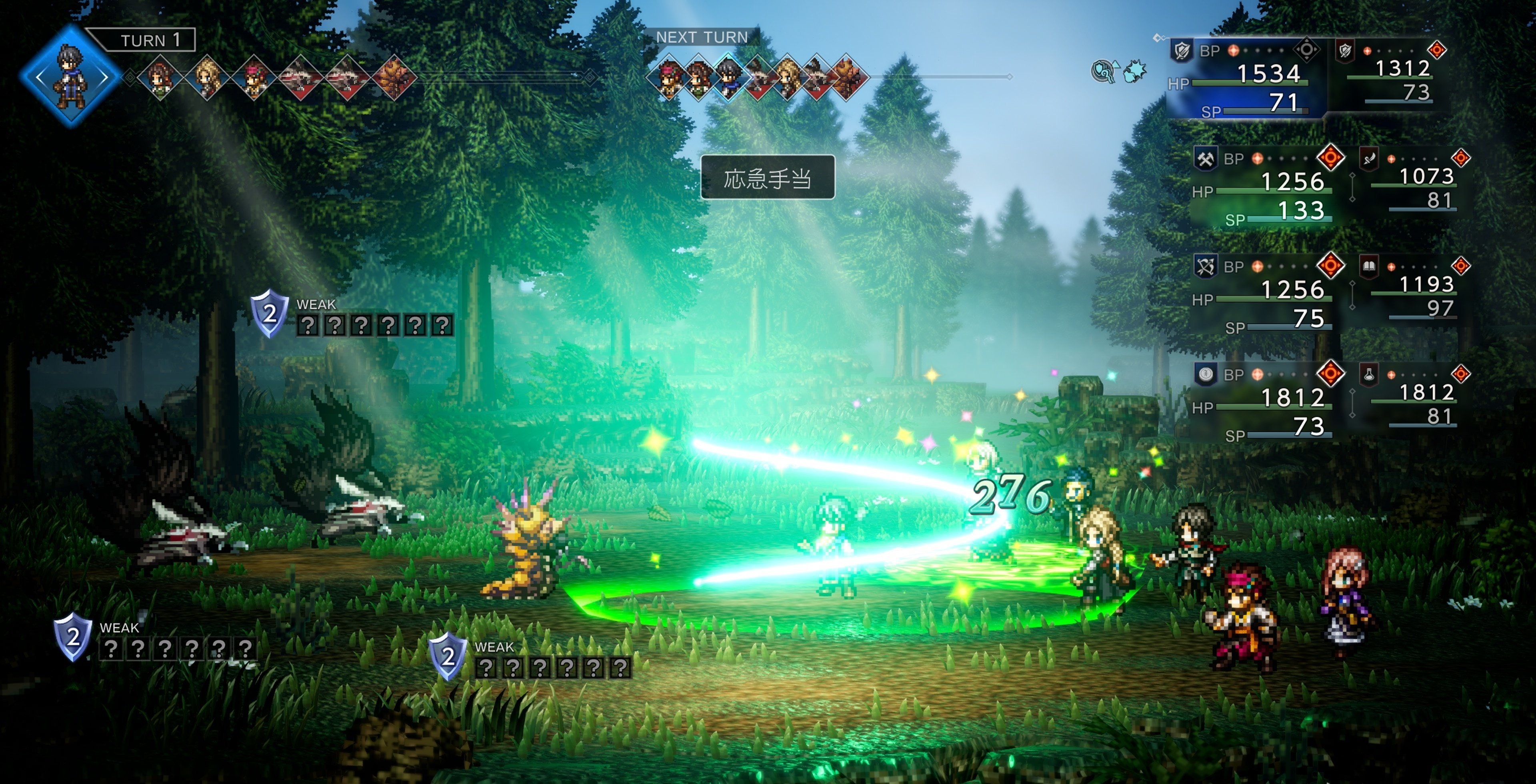Image resolution: width=1536 pixels, height=784 pixels.
Task: Click the bow and arrow job icon
Action: [1206, 266]
